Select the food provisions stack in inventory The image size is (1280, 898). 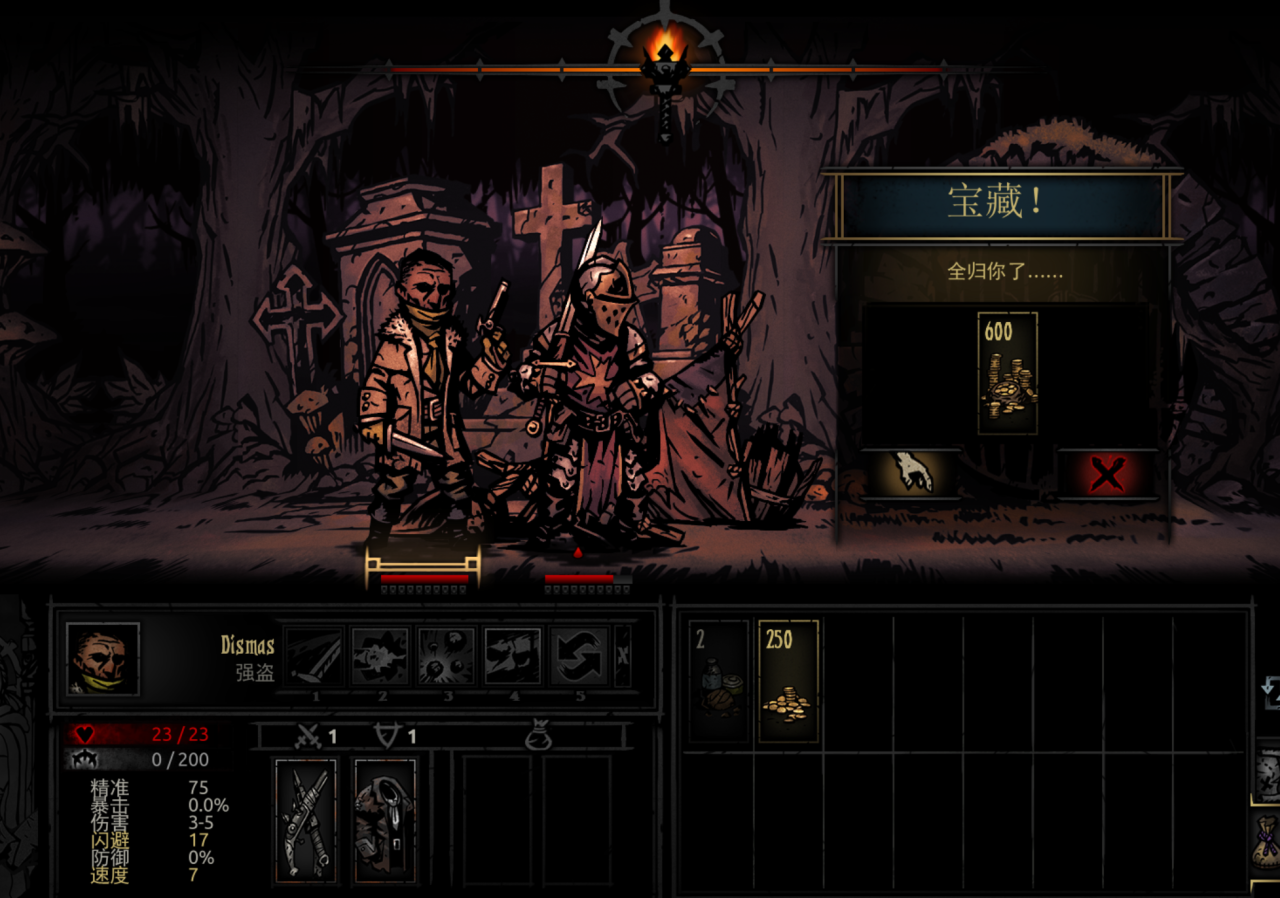click(718, 681)
